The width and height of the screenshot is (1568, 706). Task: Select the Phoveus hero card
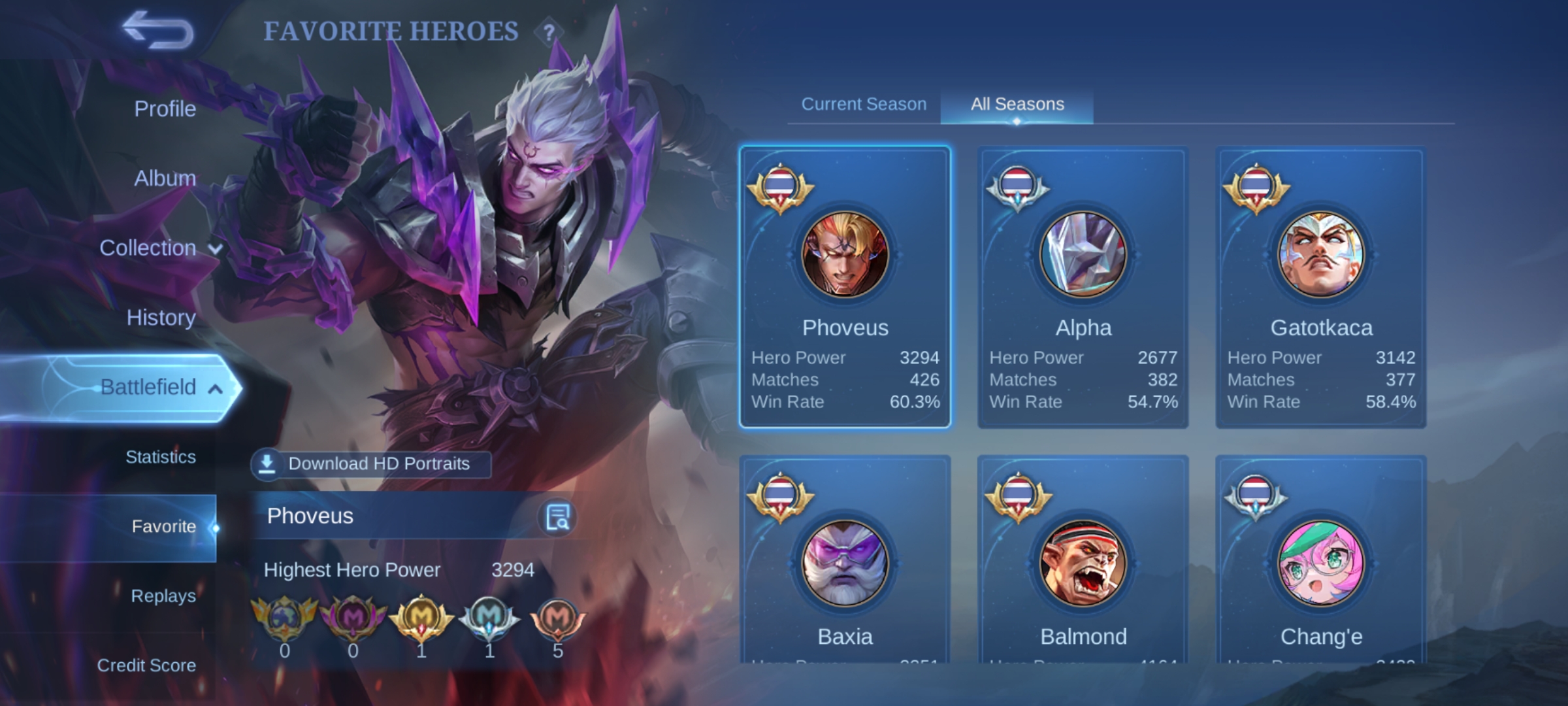point(845,287)
